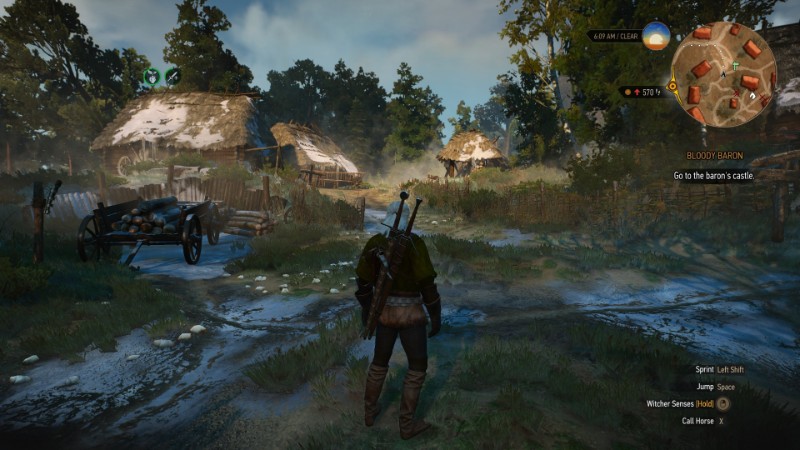Select the Bloody Baron quest tracker

coord(715,156)
